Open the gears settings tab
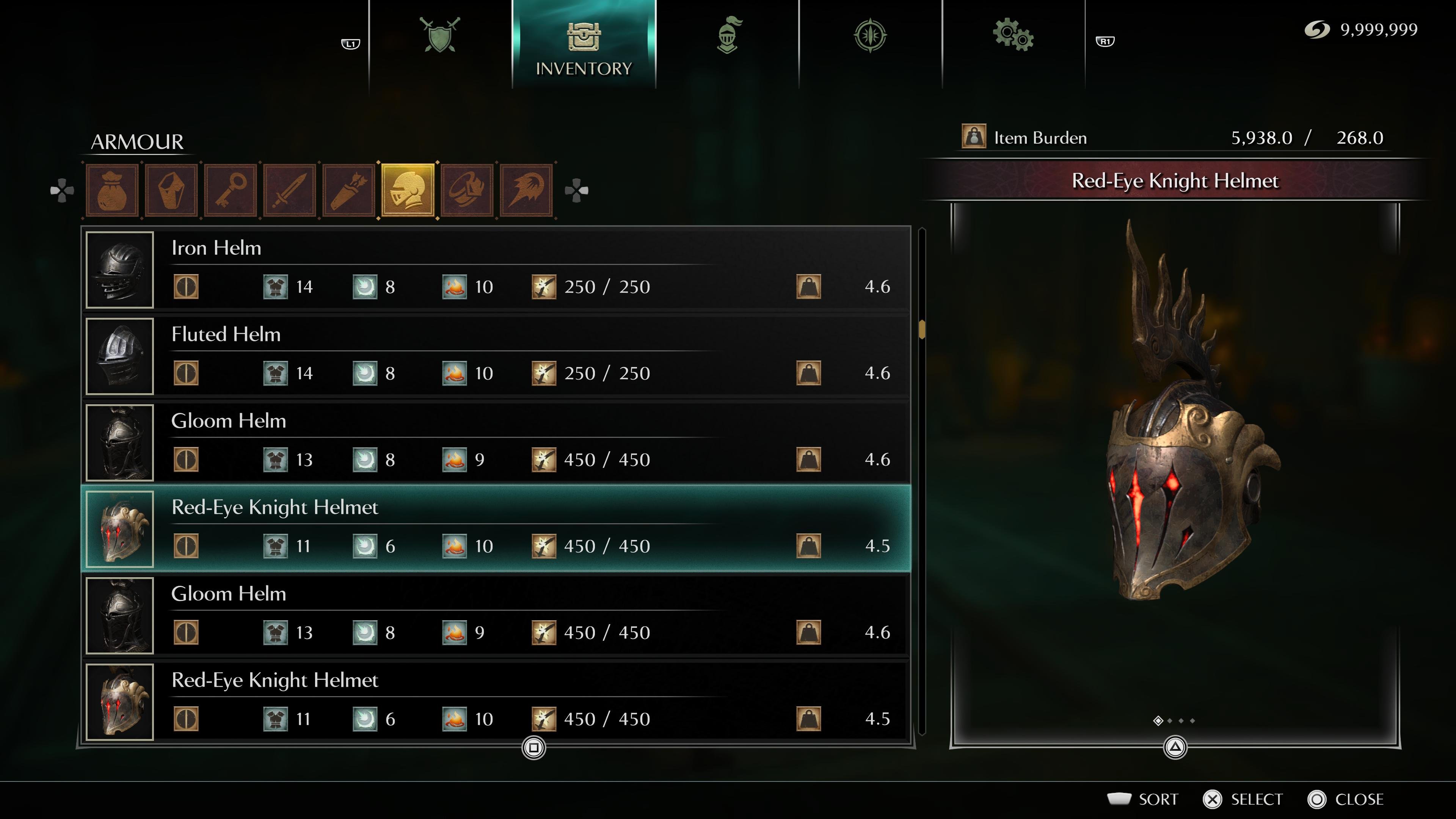Screen dimensions: 1456x819 (1013, 35)
